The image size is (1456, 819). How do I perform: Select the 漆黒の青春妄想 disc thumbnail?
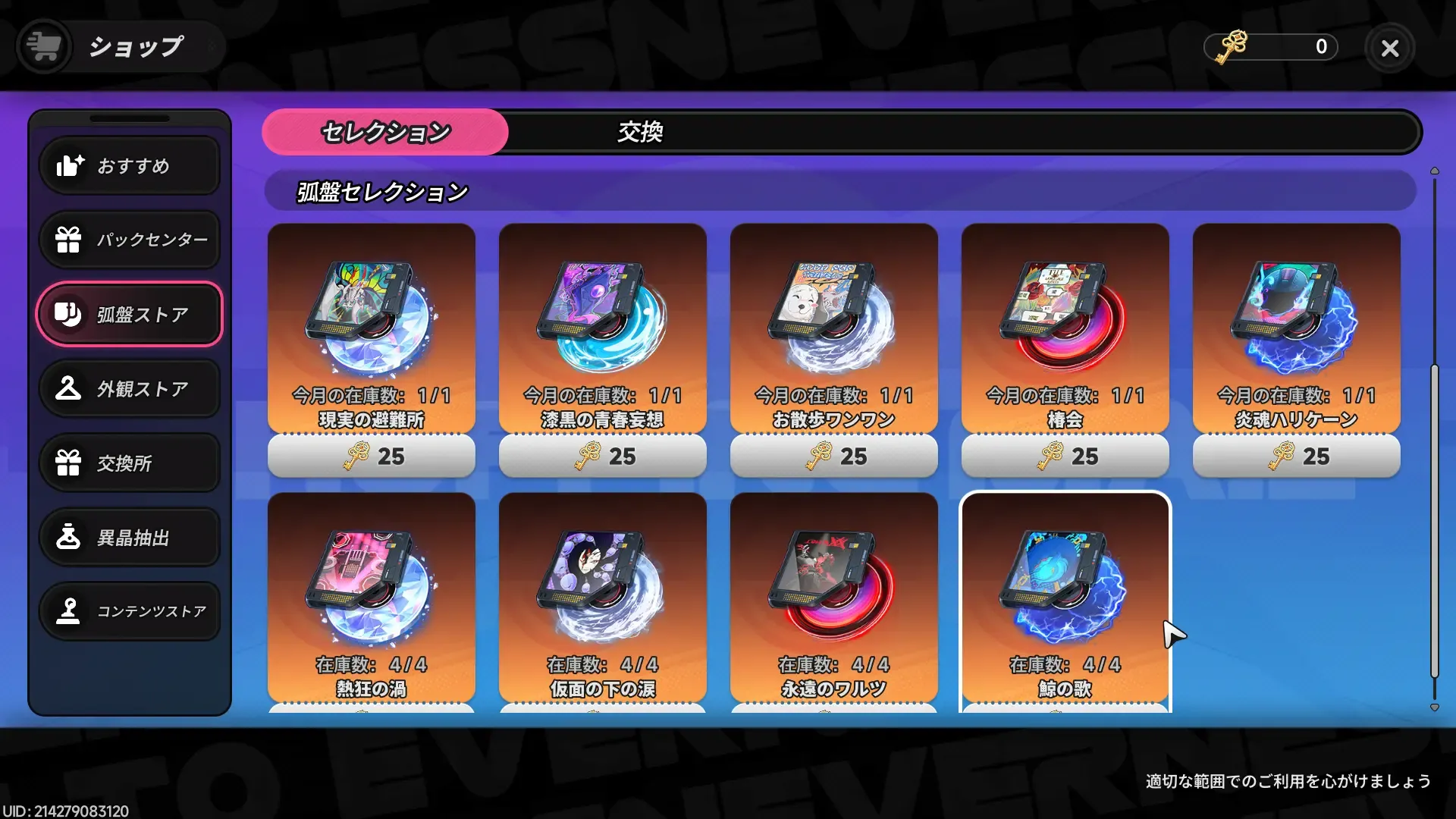[602, 326]
